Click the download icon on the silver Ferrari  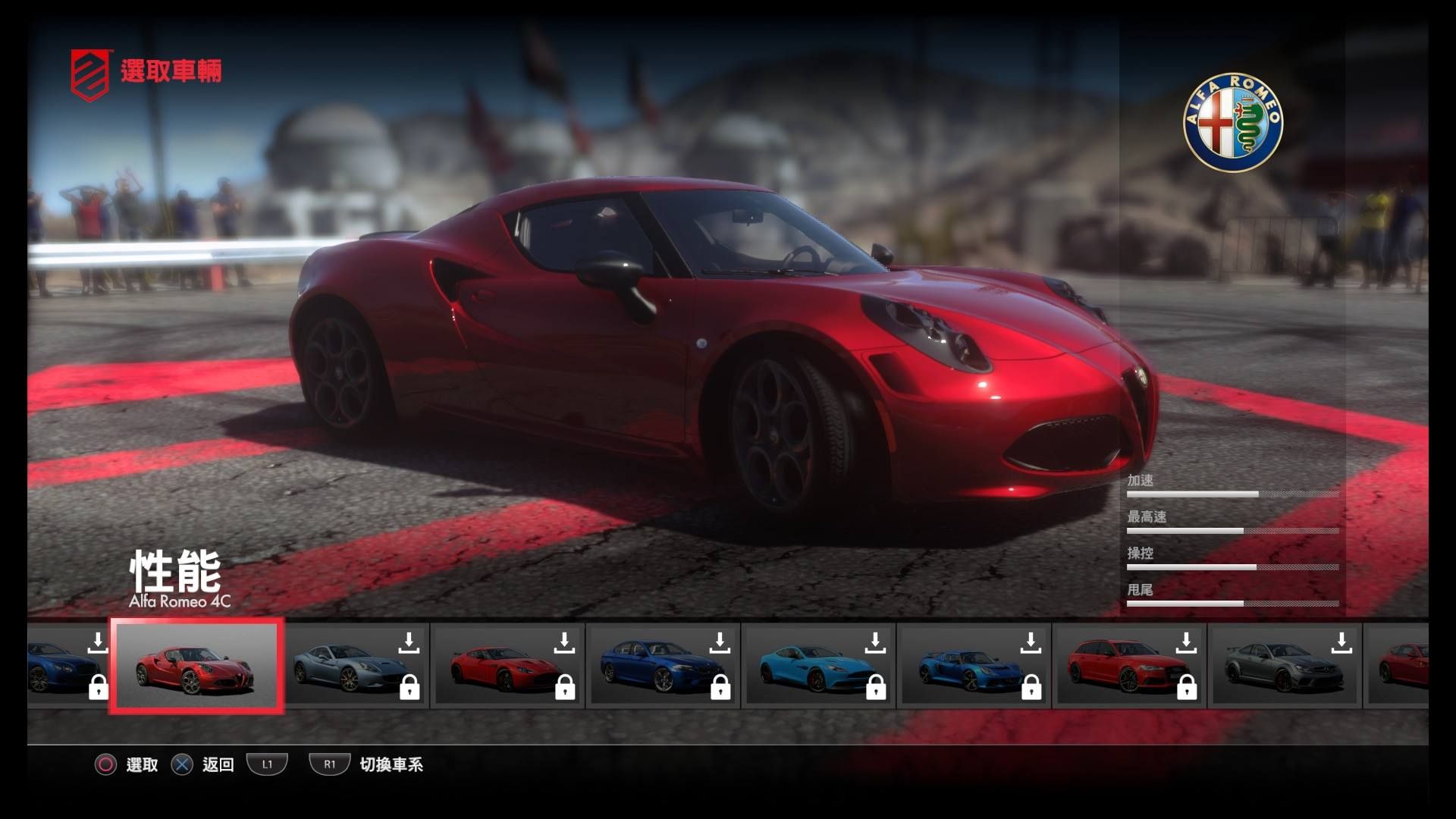409,642
